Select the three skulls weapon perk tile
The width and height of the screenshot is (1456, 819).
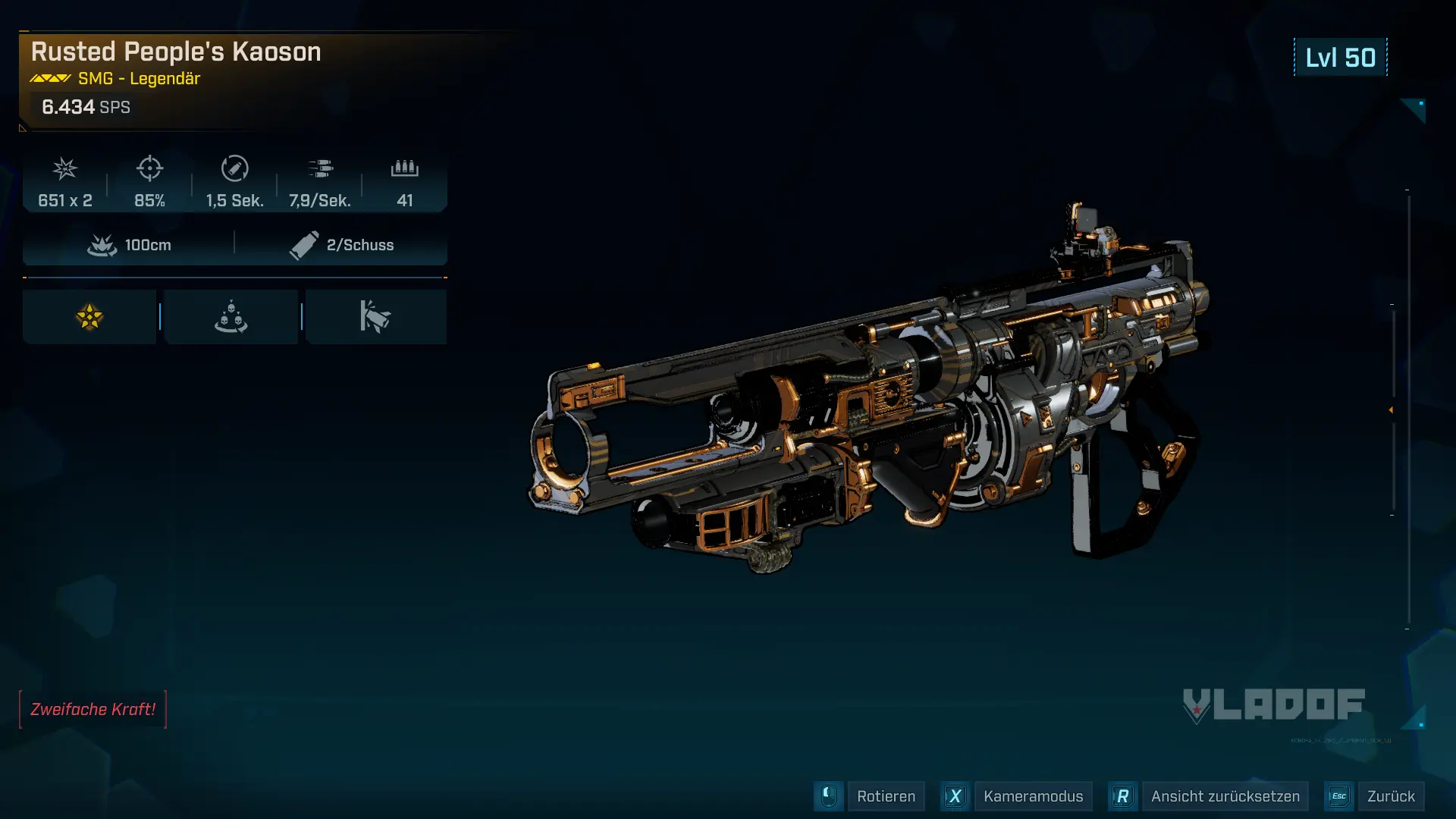point(231,317)
